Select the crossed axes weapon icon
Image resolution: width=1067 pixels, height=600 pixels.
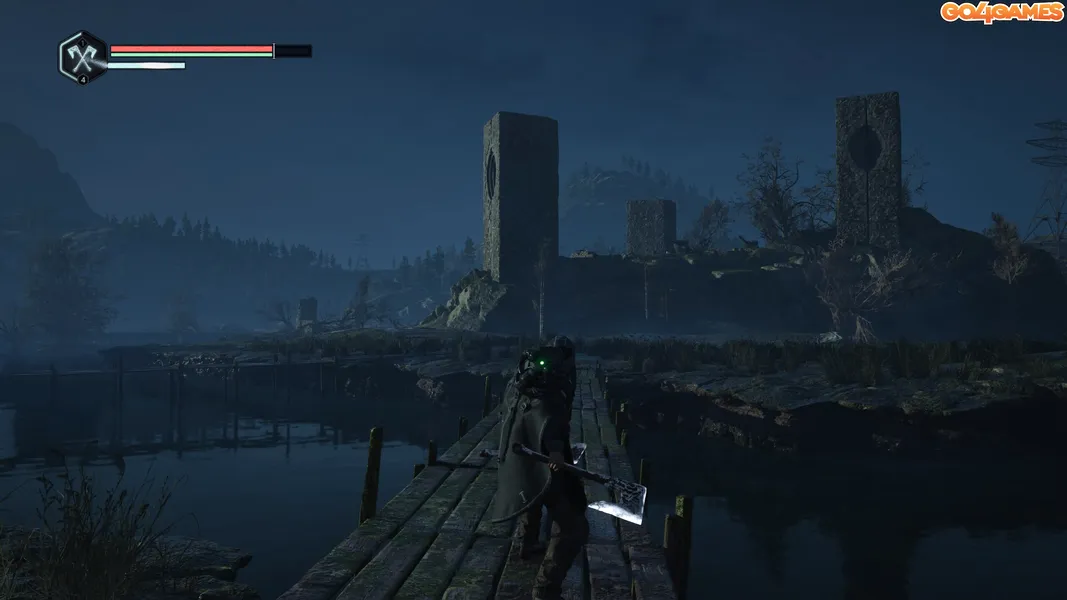[82, 55]
